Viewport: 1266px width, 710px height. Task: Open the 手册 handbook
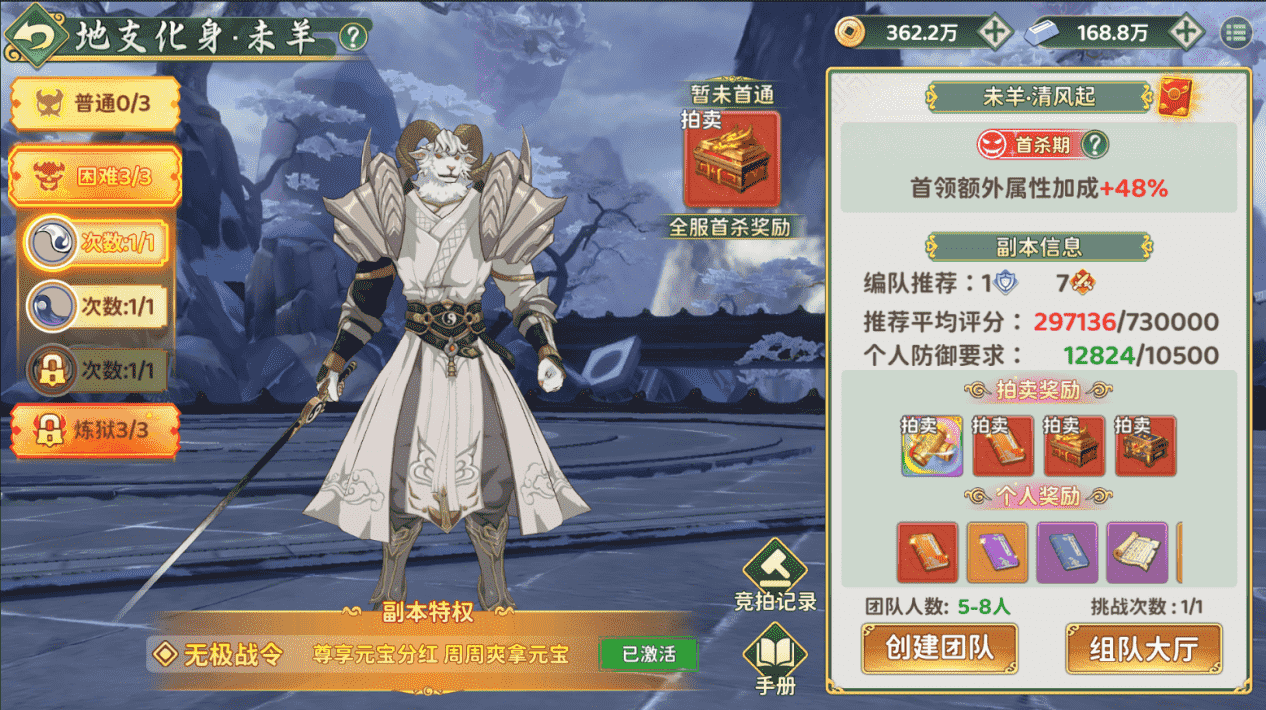775,657
